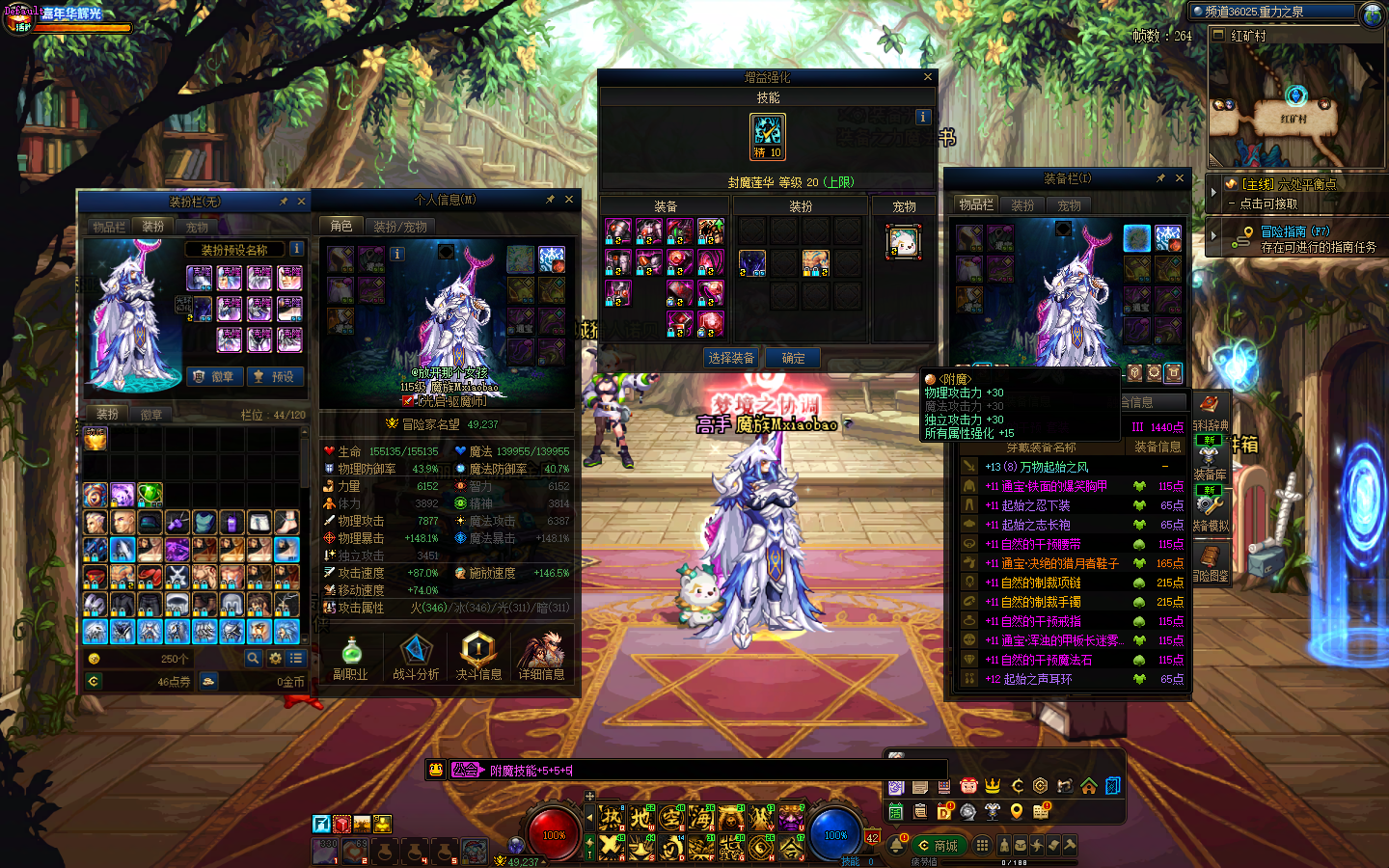1389x868 pixels.
Task: Close the 增益强化 window
Action: (x=928, y=77)
